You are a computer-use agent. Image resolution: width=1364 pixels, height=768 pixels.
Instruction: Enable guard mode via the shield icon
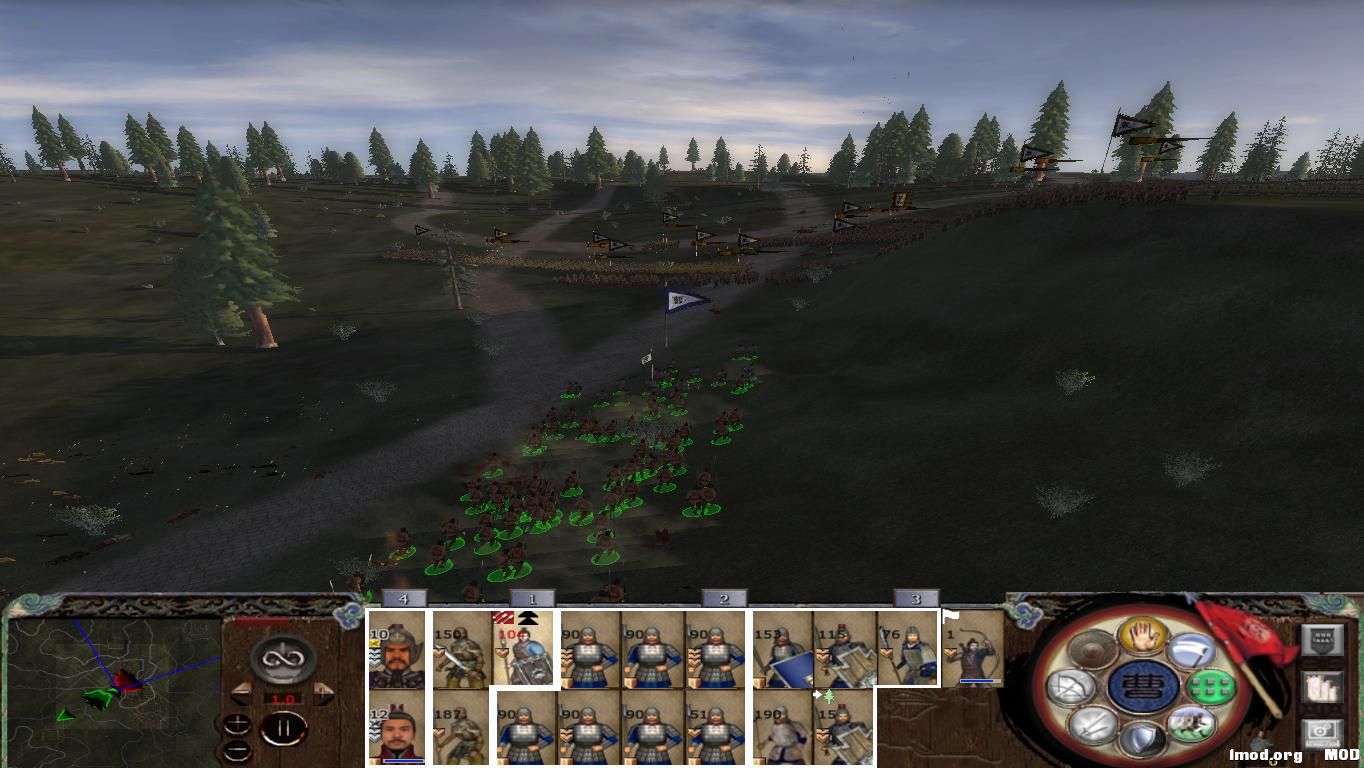(x=1143, y=736)
